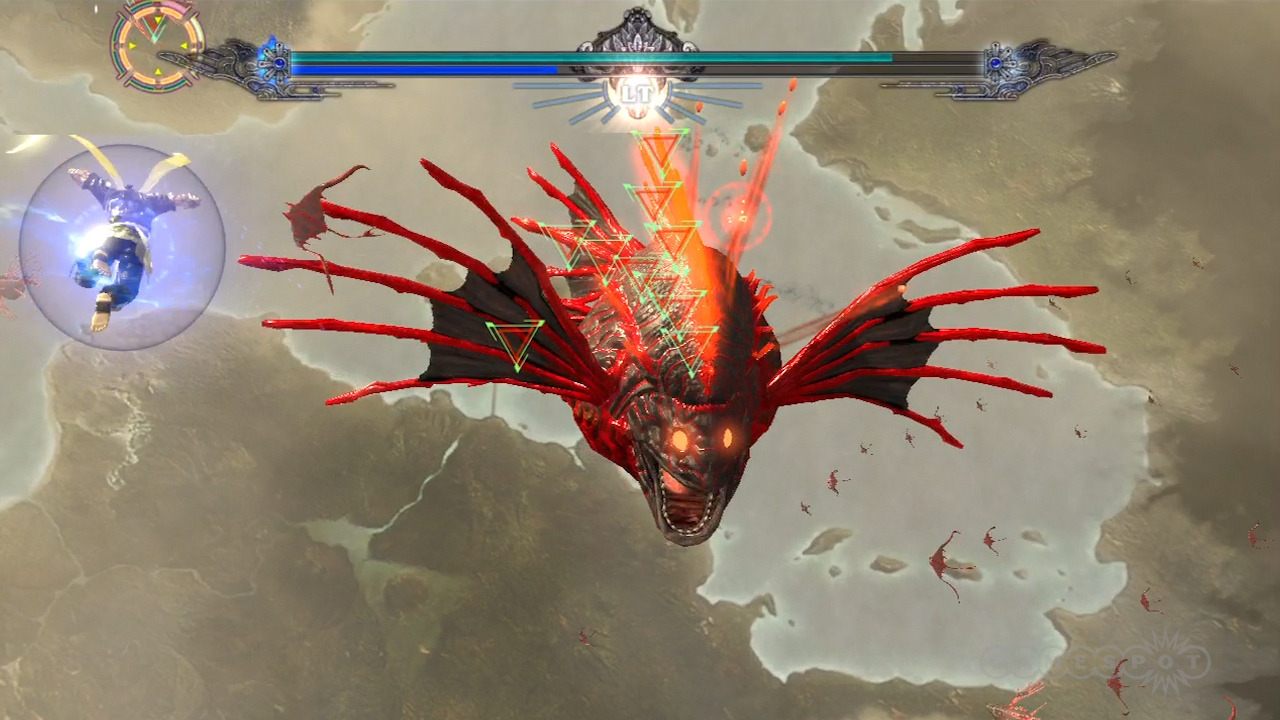This screenshot has width=1280, height=720.
Task: Click the circular radar gauge
Action: pos(155,45)
